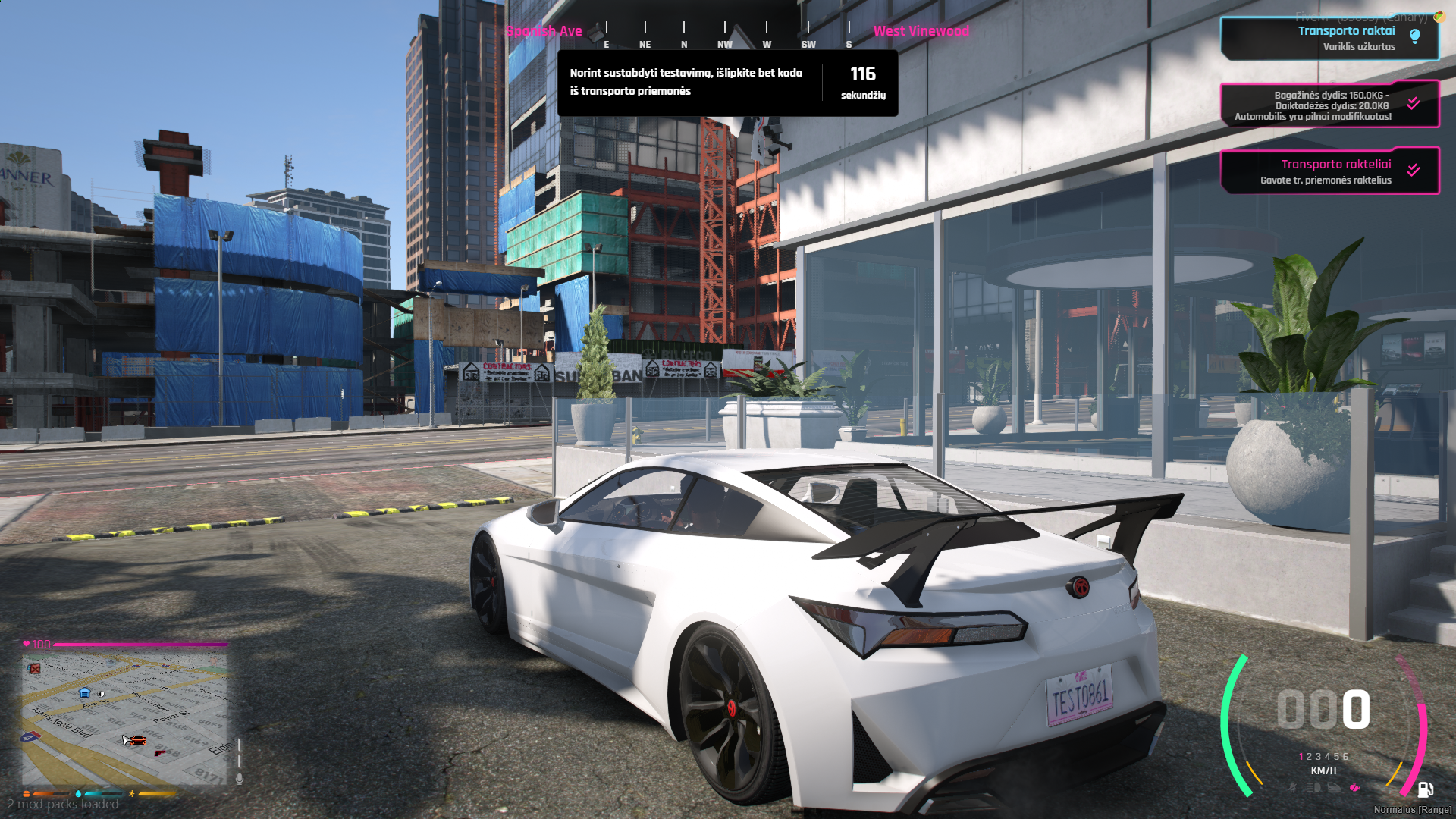The image size is (1456, 819).
Task: Click the red pistol marker on minimap
Action: coord(159,752)
